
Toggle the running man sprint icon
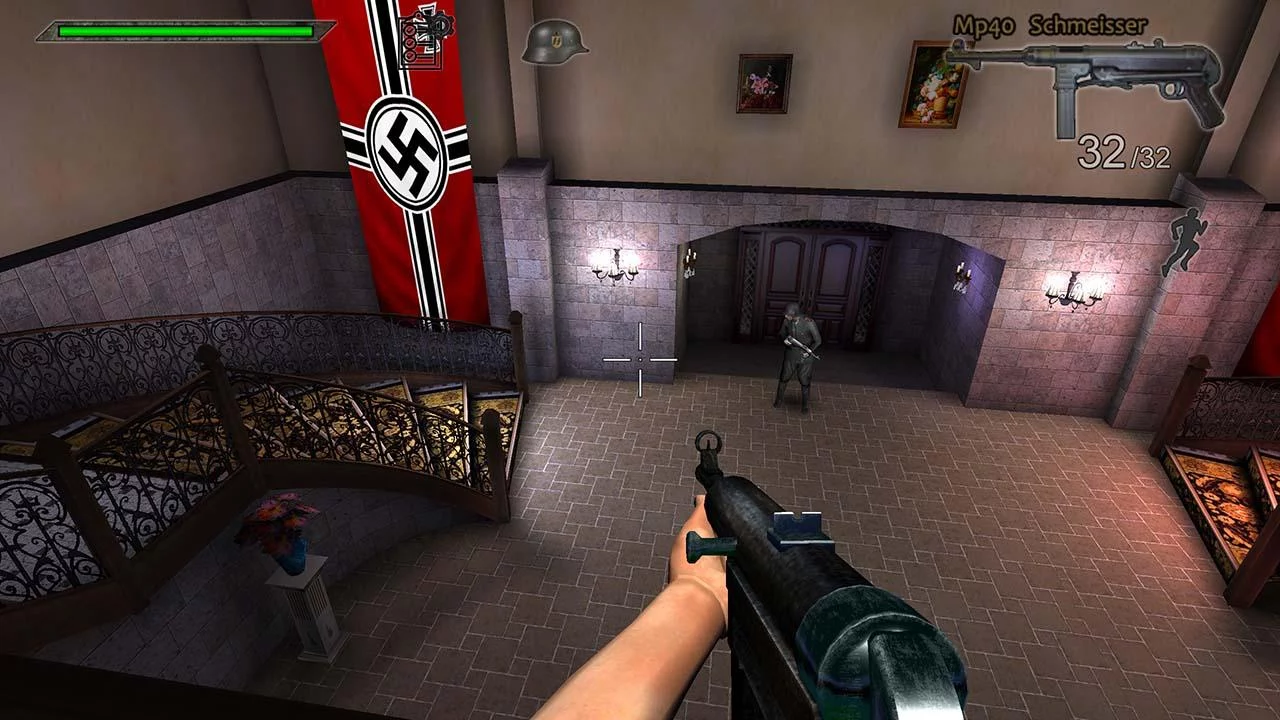tap(1187, 242)
